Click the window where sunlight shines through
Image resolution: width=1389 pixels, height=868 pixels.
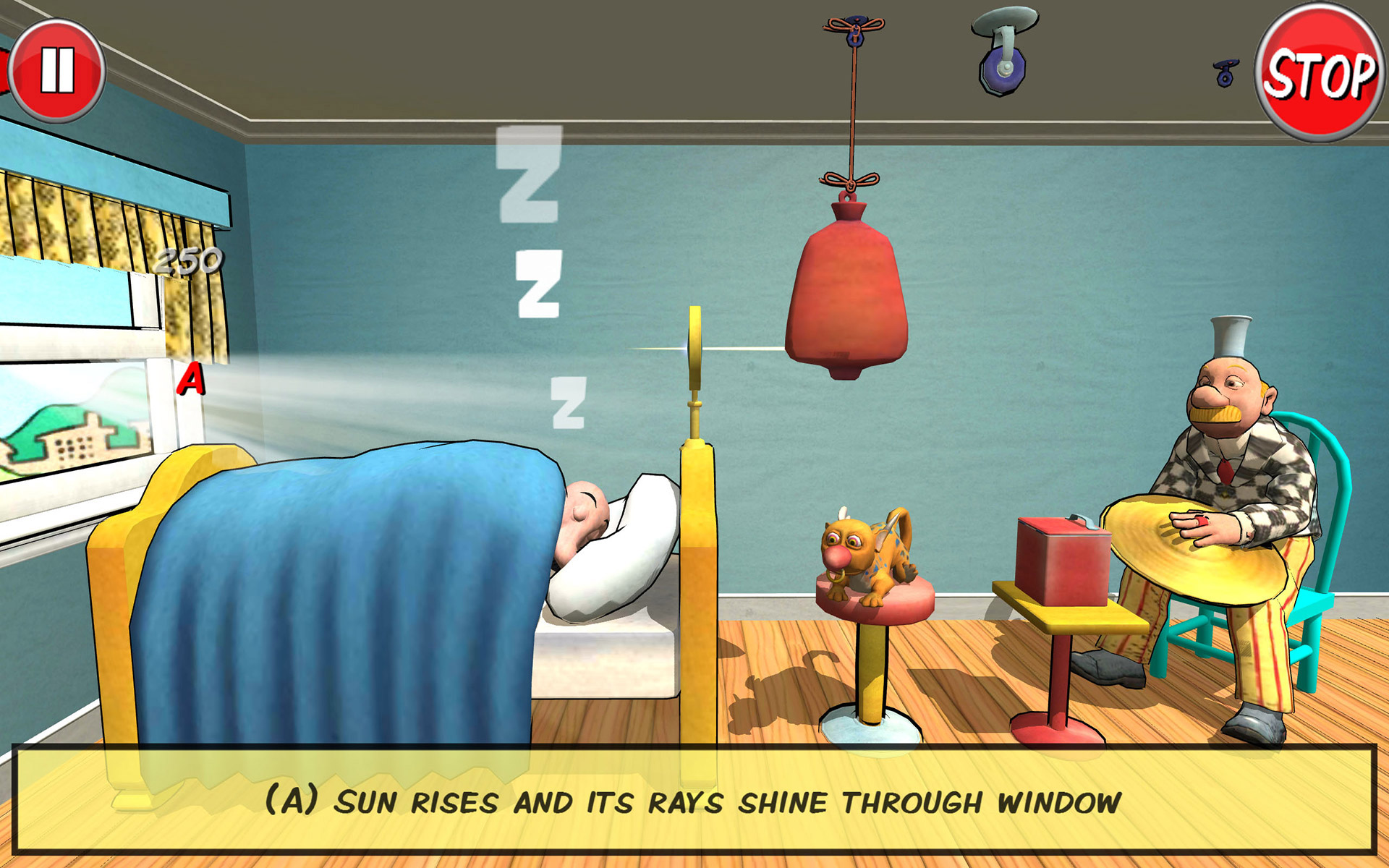coord(72,434)
